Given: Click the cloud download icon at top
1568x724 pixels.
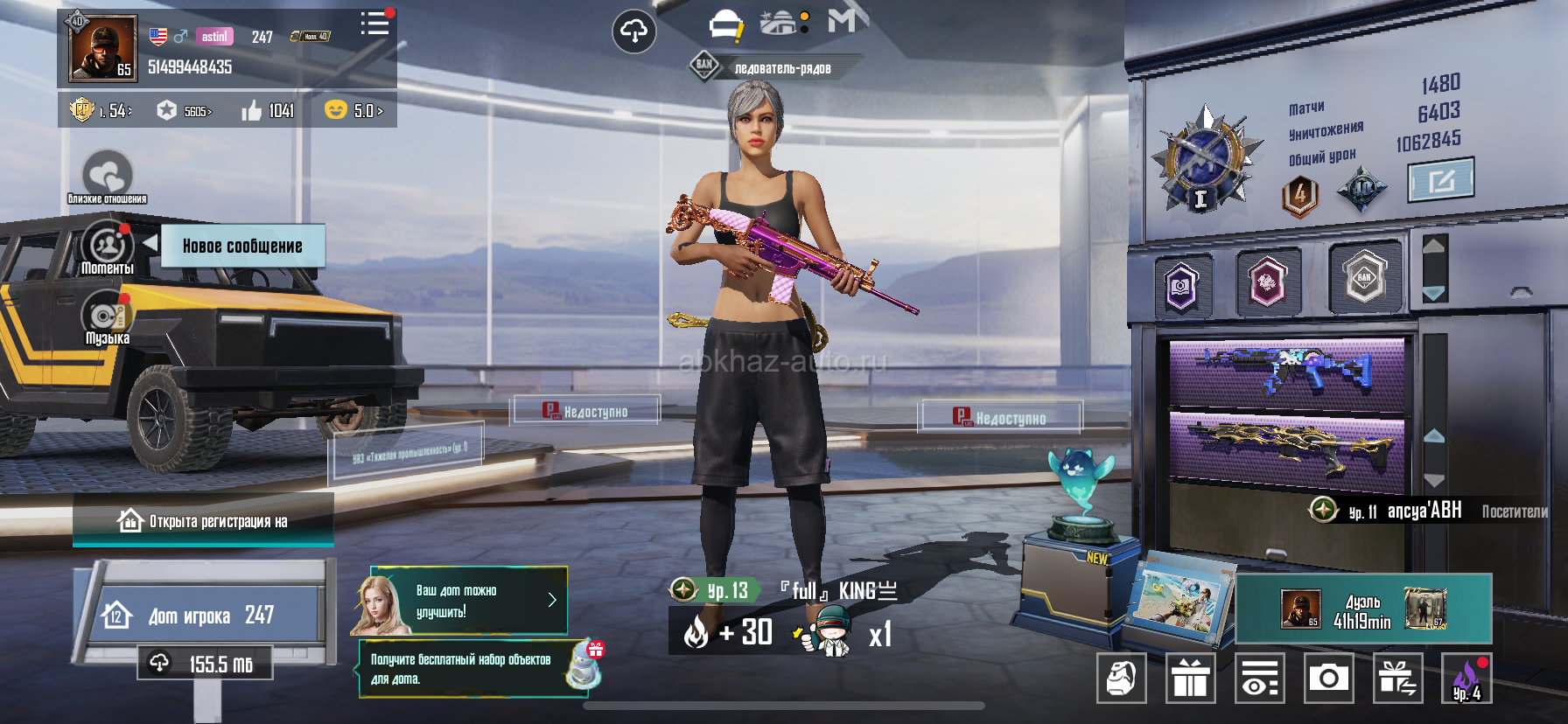Looking at the screenshot, I should [633, 32].
